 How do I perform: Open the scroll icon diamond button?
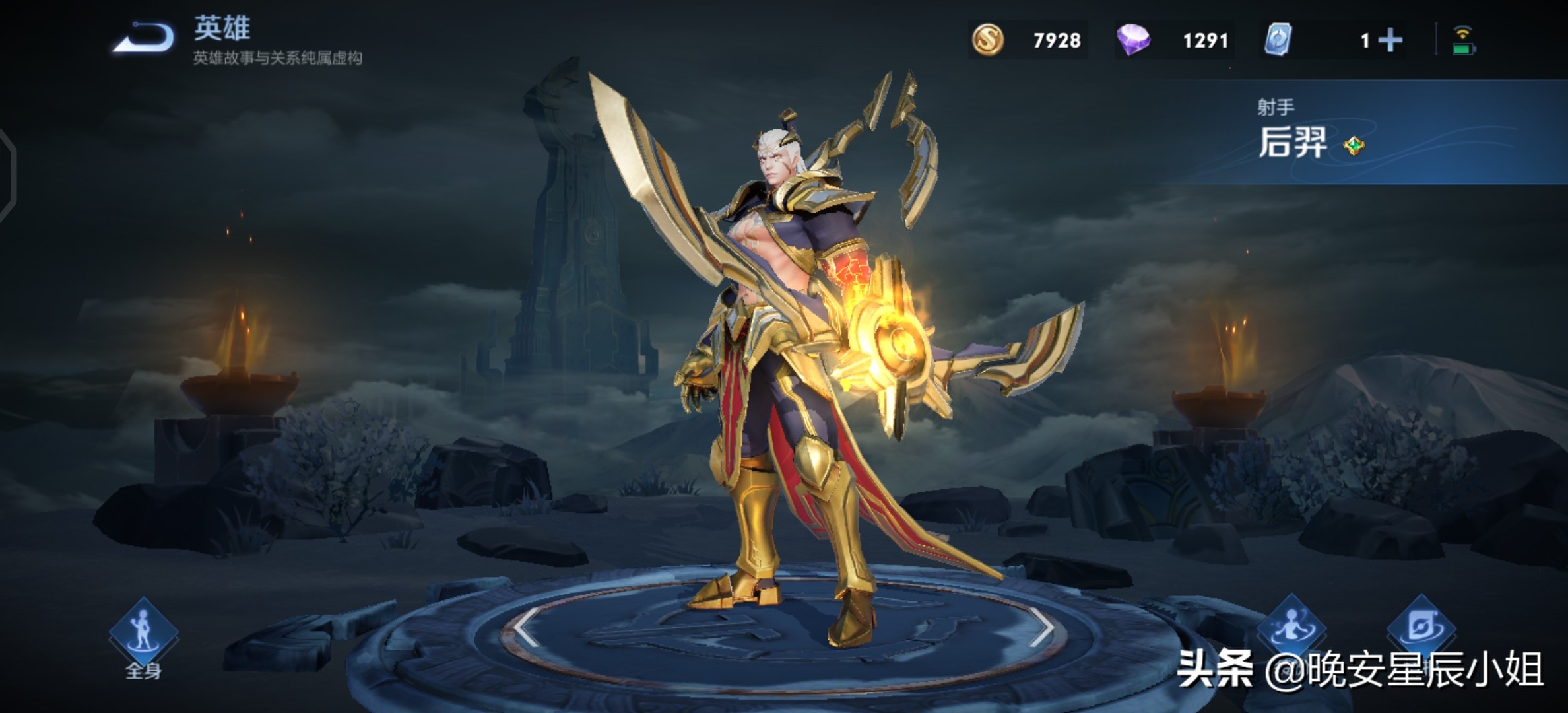[x=1421, y=626]
